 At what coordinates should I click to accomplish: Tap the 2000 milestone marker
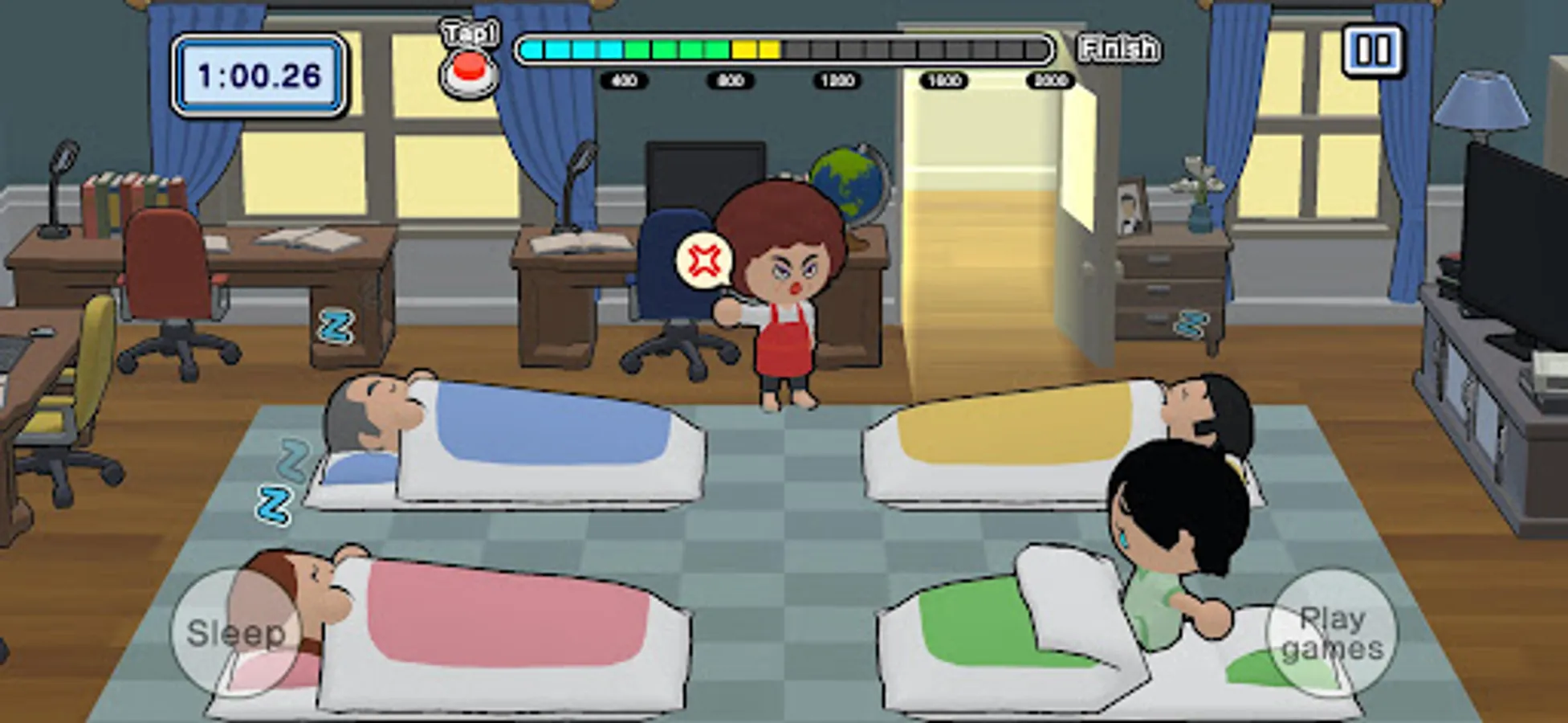click(x=1049, y=80)
